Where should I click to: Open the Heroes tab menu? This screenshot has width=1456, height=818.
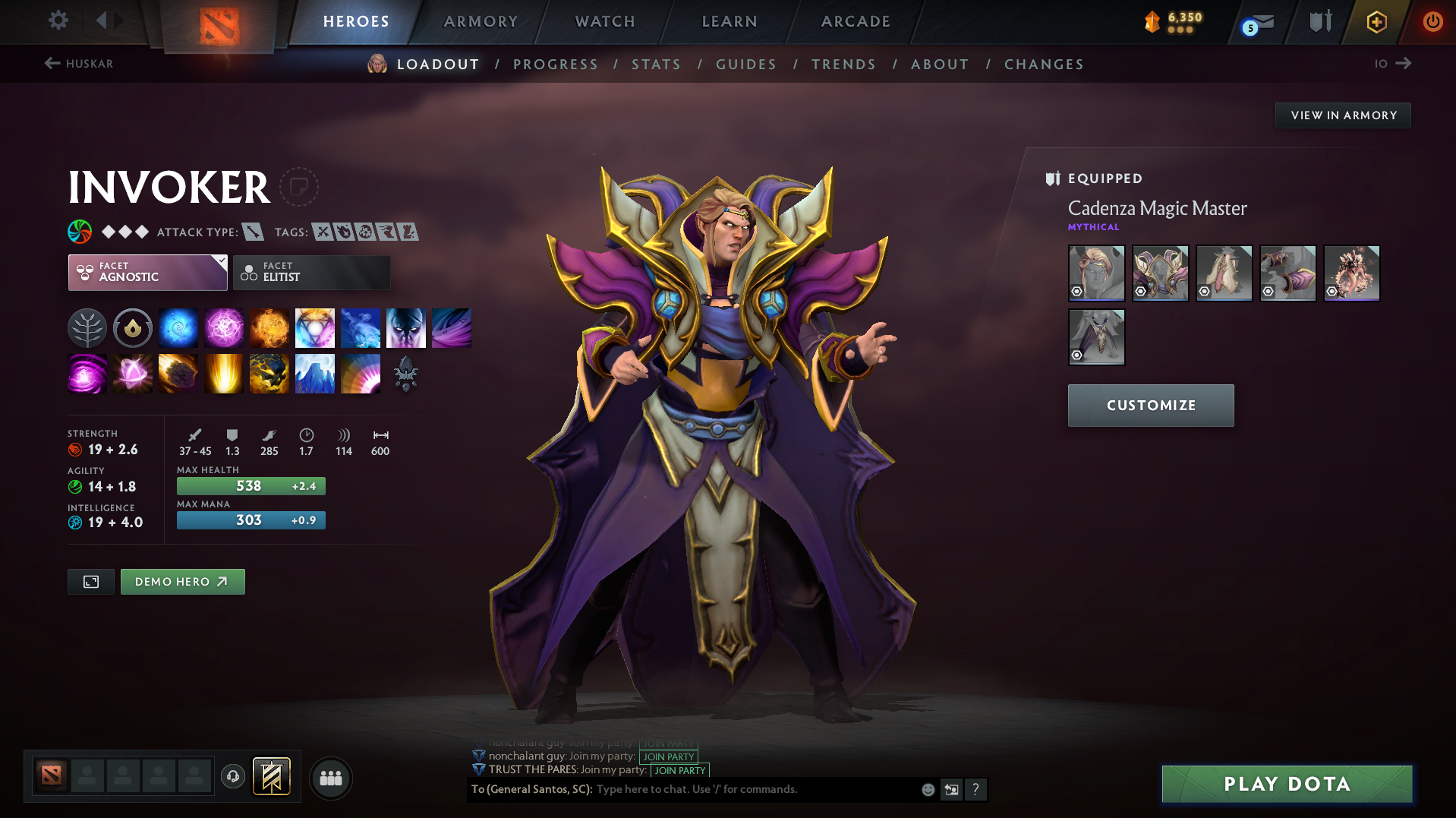pyautogui.click(x=355, y=21)
